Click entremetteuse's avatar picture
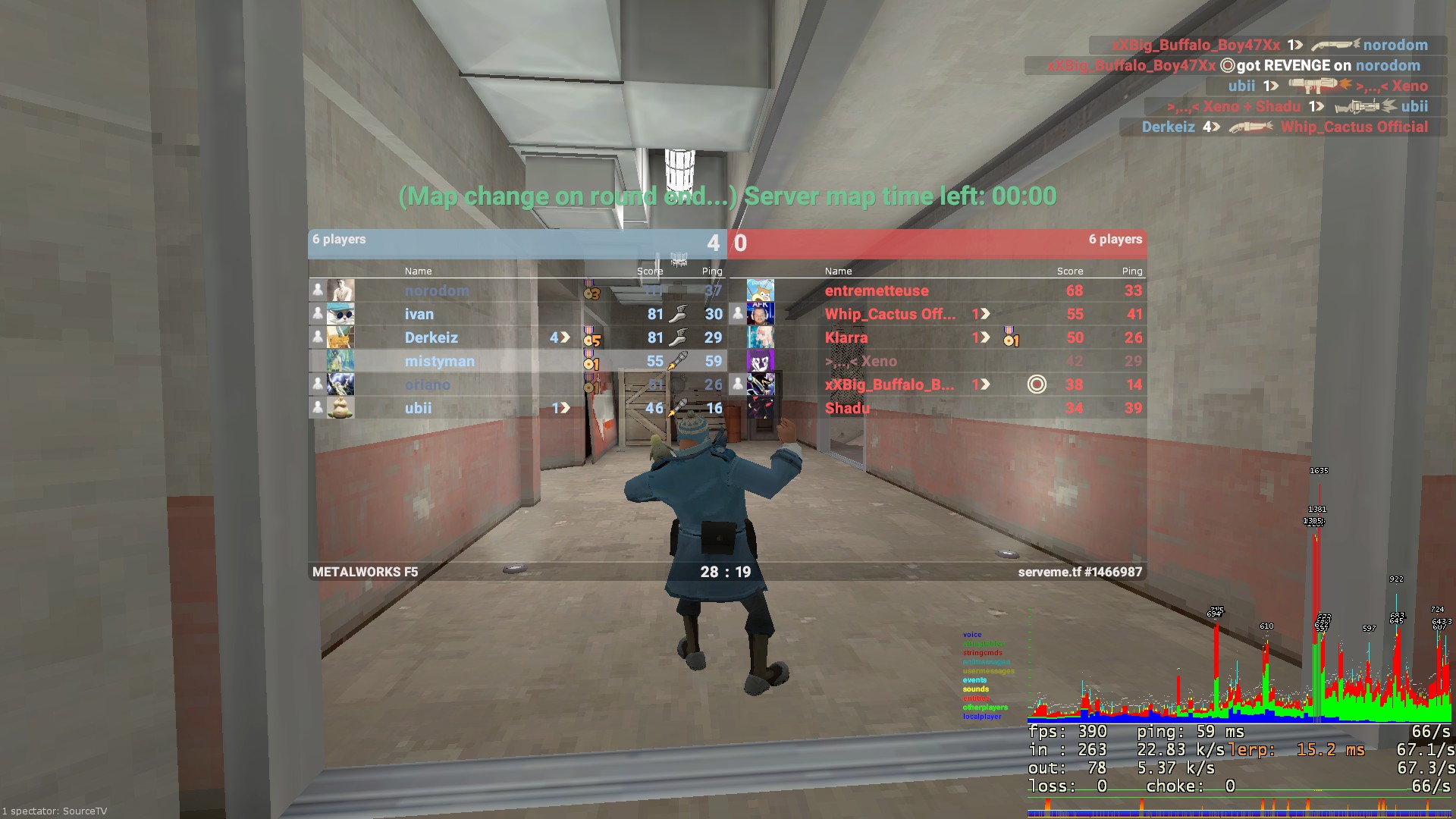Screen dimensions: 1456x819 click(x=761, y=290)
